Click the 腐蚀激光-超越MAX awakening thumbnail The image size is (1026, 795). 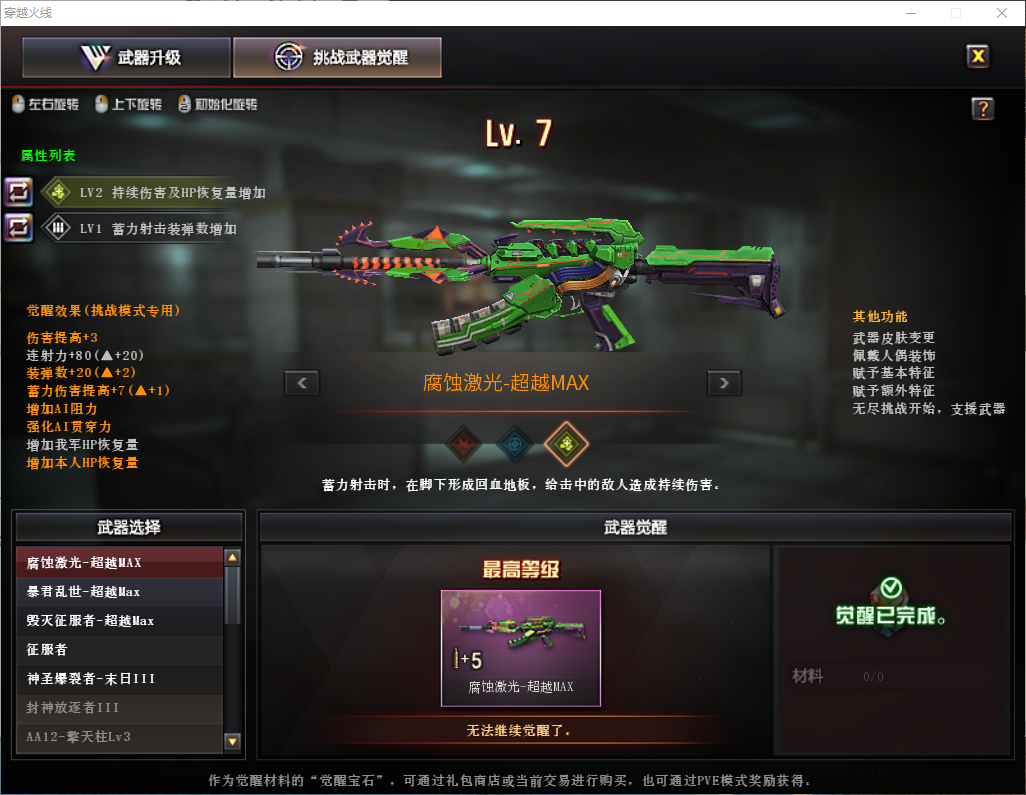tap(520, 648)
